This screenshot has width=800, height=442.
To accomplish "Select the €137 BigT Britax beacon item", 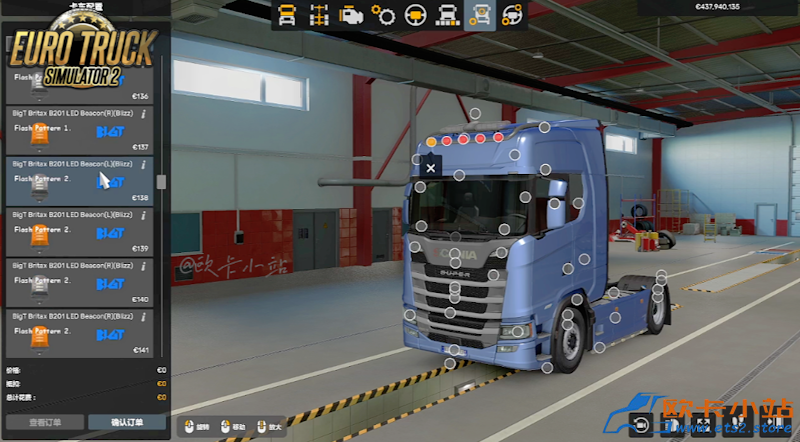I will tap(78, 130).
